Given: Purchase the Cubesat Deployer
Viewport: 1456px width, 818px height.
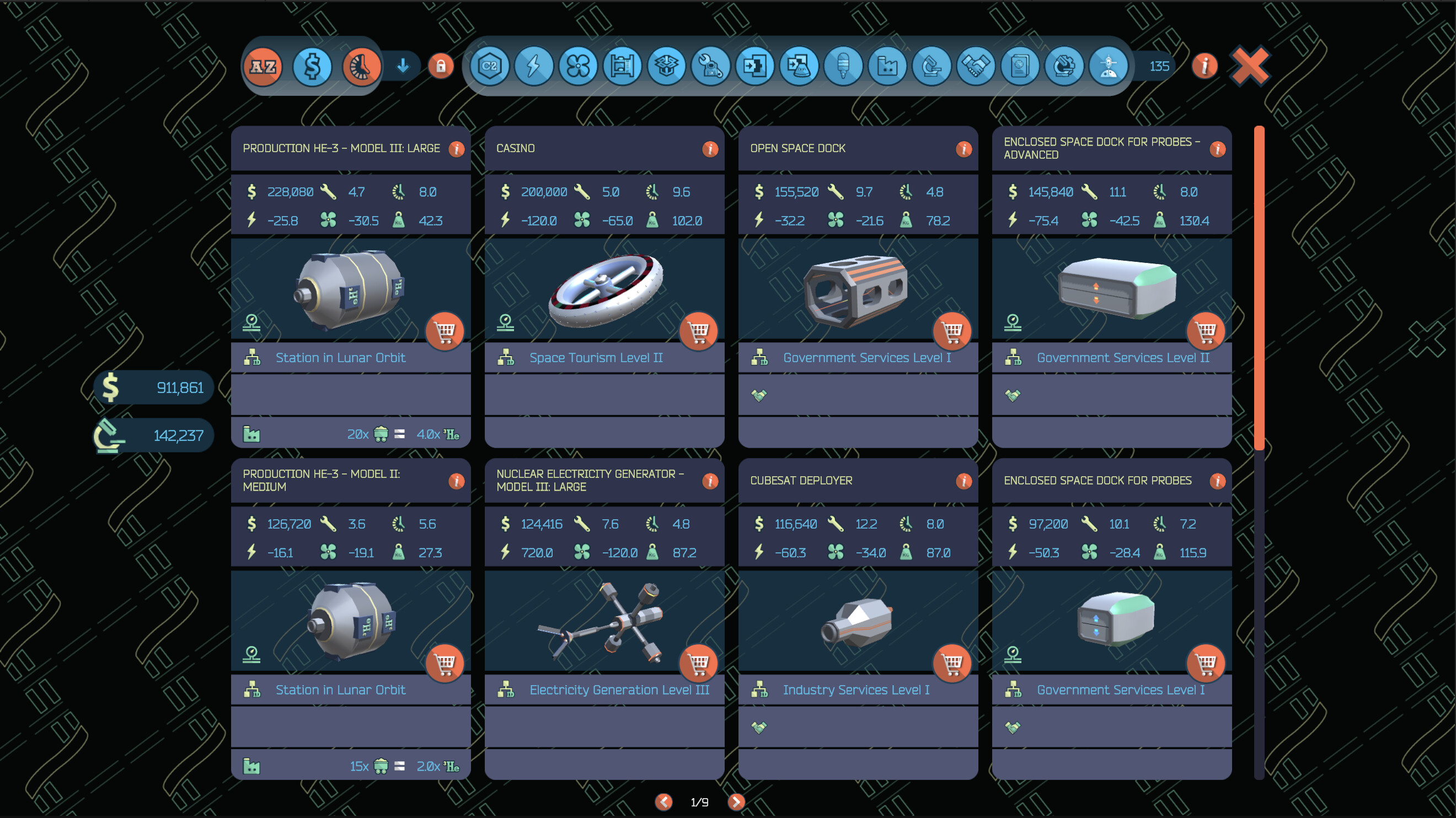Looking at the screenshot, I should (x=952, y=663).
